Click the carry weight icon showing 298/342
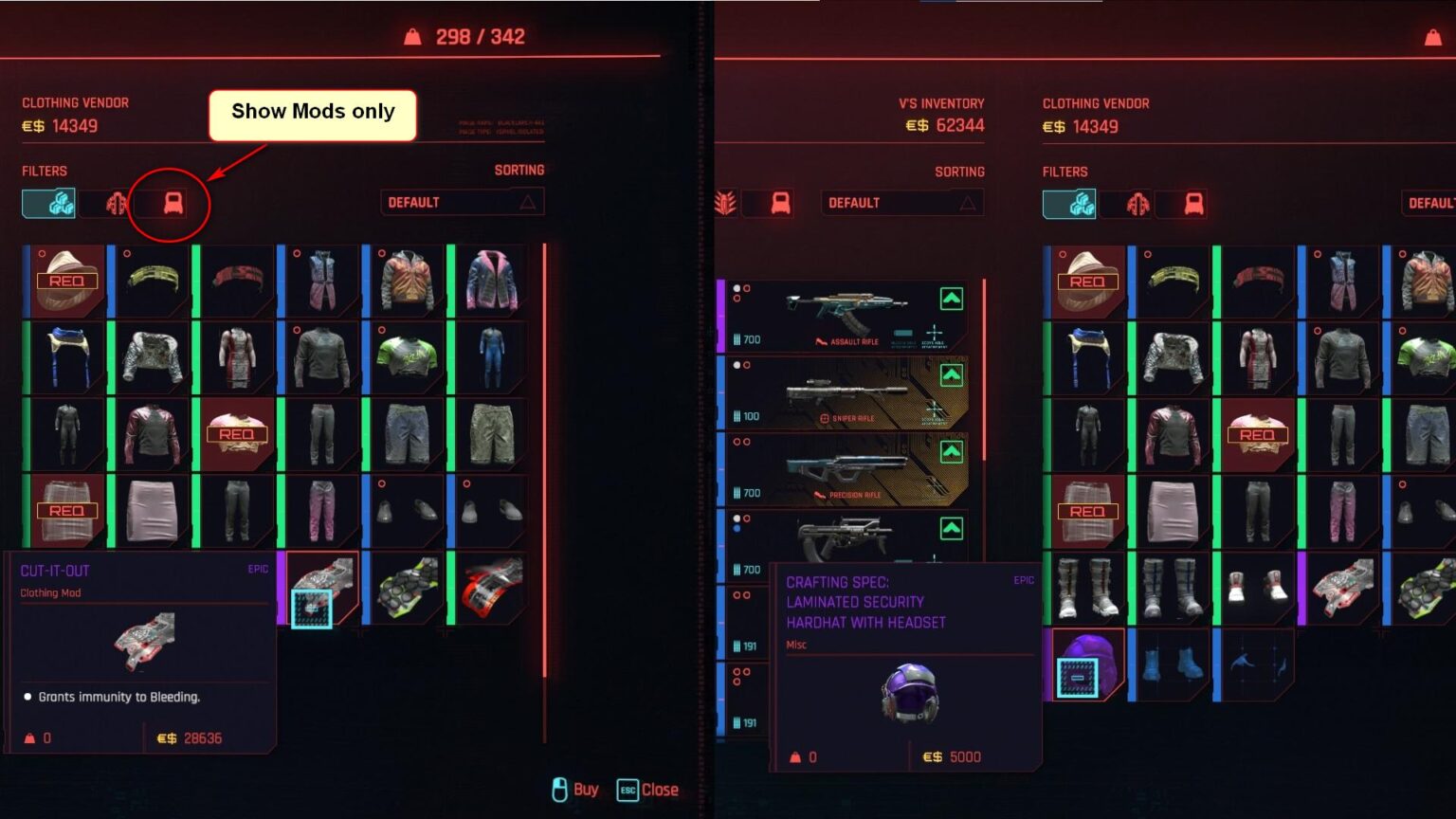 411,36
